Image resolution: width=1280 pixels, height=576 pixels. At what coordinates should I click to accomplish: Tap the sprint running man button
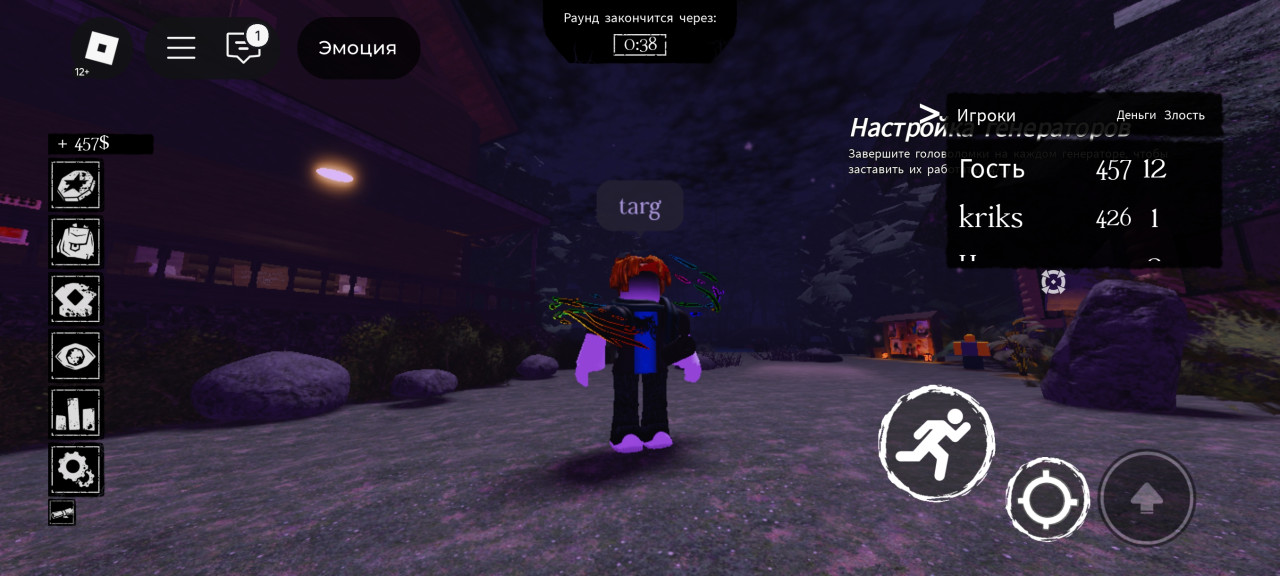click(936, 443)
